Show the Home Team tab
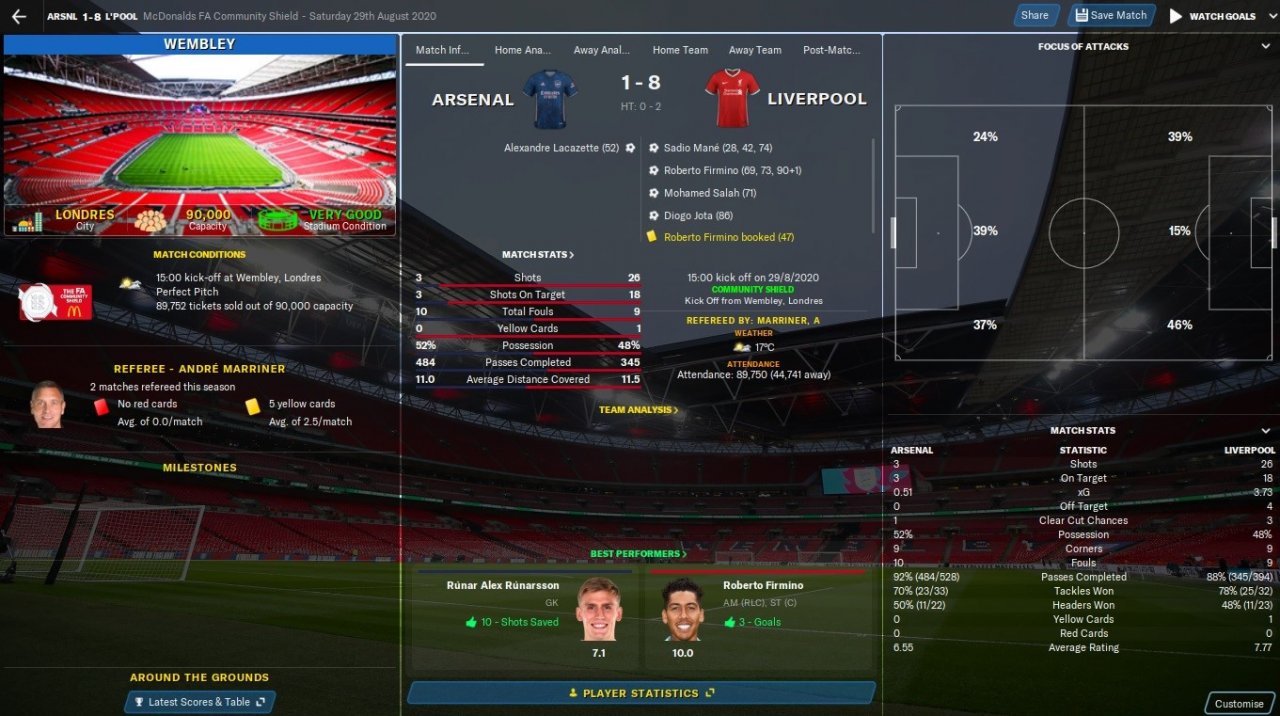 pos(680,50)
